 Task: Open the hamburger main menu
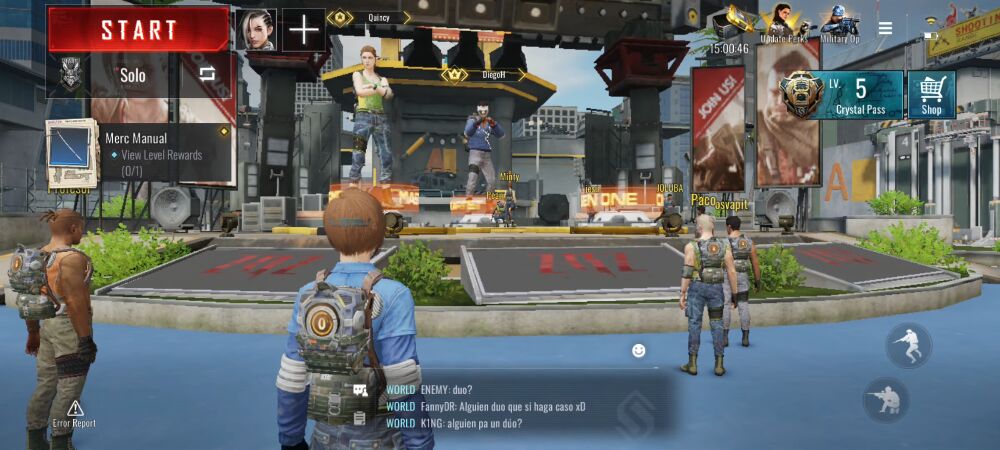(x=885, y=28)
